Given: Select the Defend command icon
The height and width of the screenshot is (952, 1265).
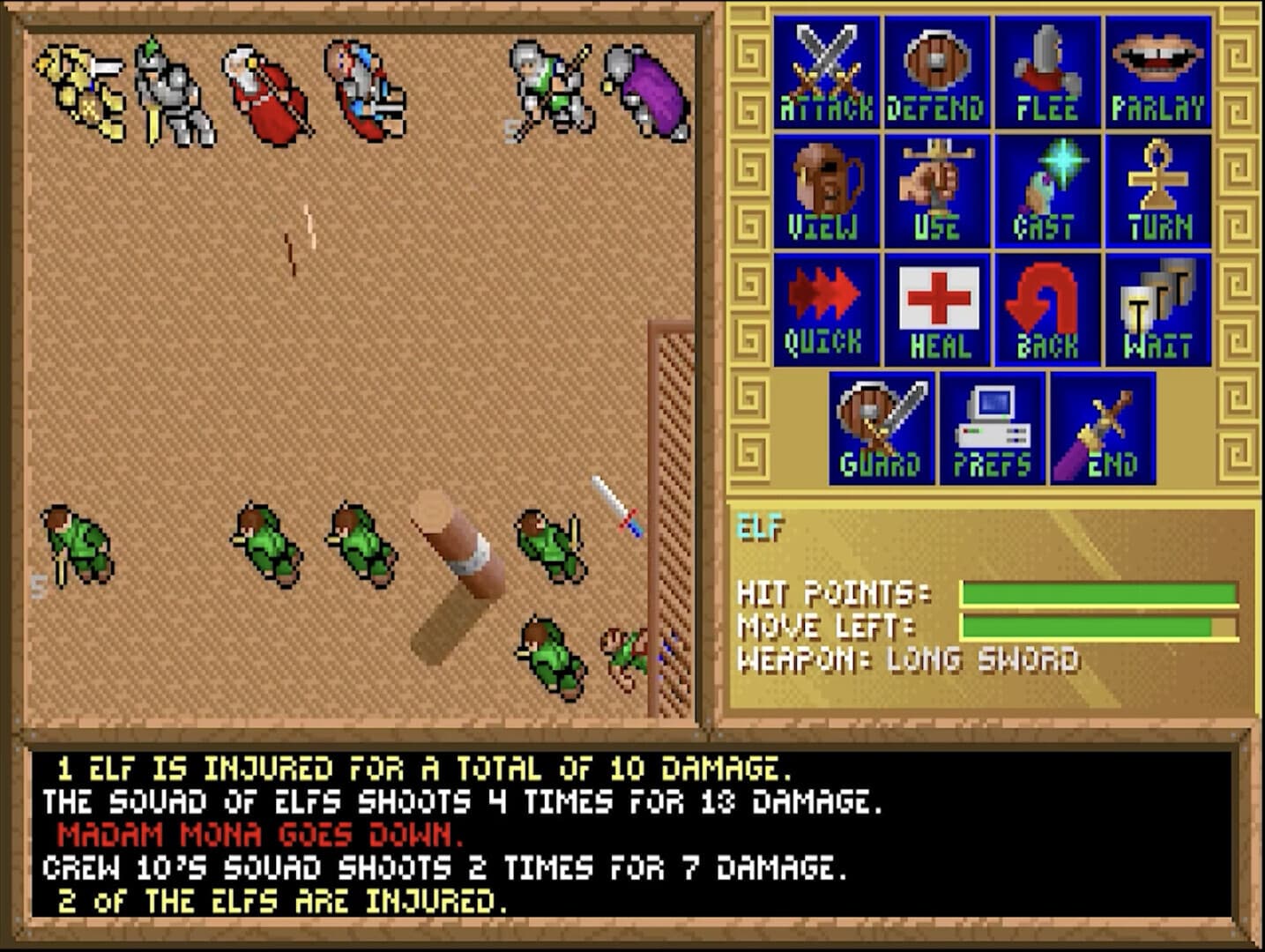Looking at the screenshot, I should (x=937, y=71).
